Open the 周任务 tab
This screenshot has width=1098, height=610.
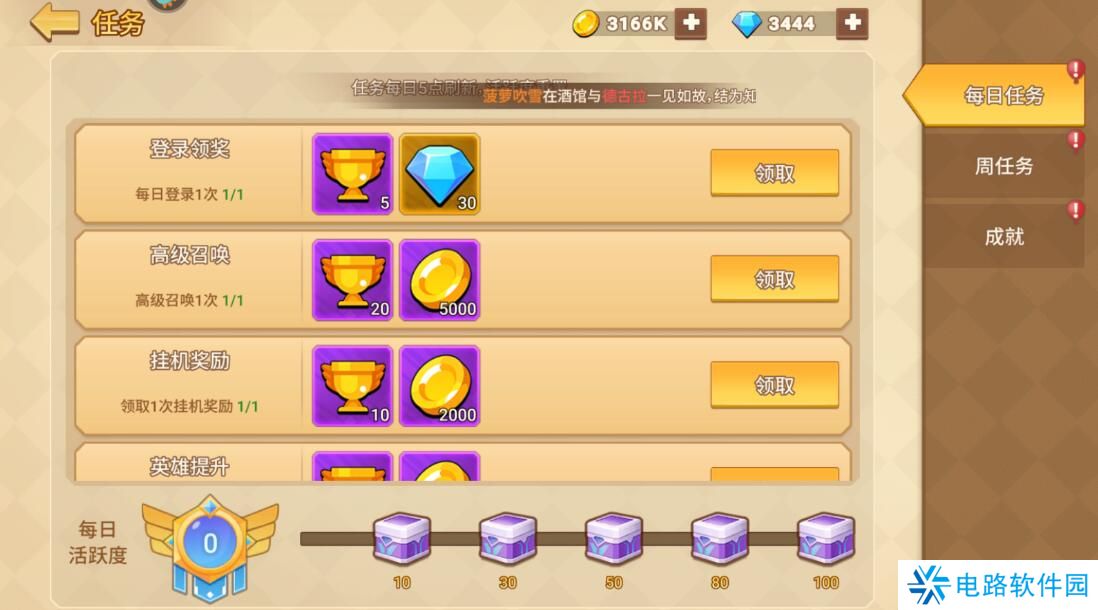pos(1003,166)
